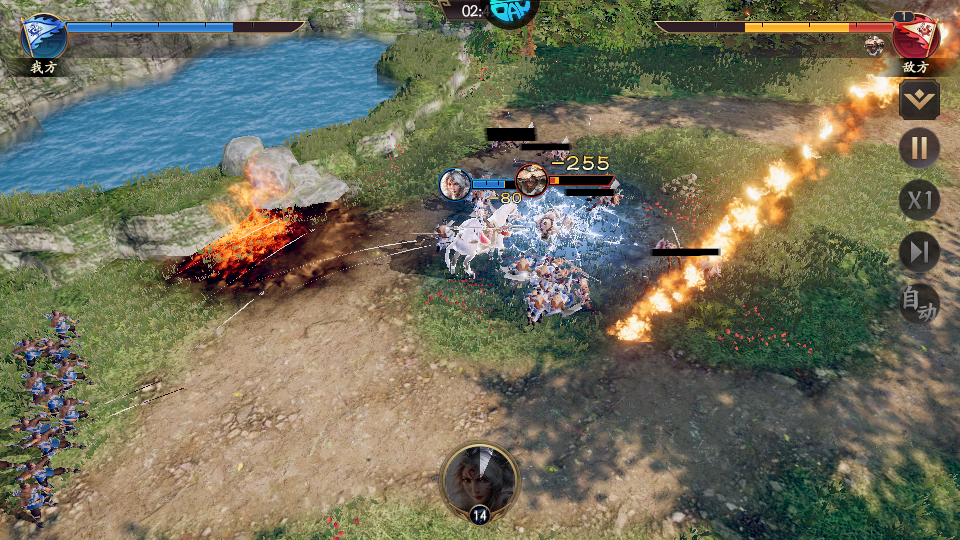Pause the battle
Image resolution: width=960 pixels, height=540 pixels.
(x=919, y=149)
